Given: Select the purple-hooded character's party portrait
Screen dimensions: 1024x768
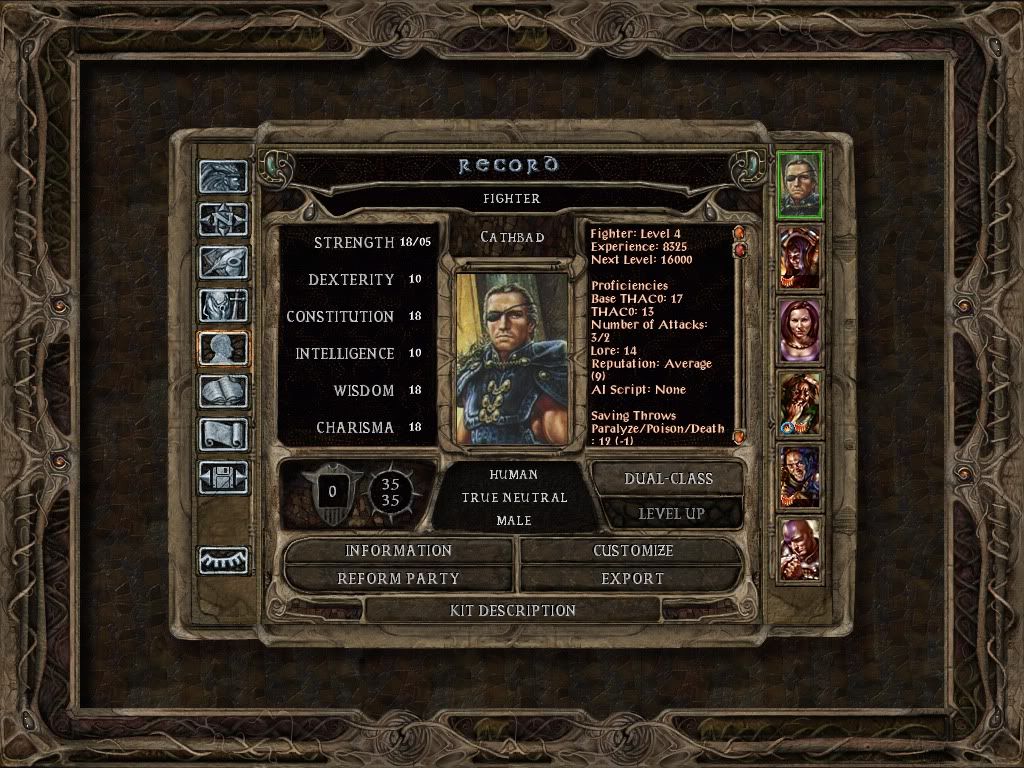Looking at the screenshot, I should coord(800,257).
